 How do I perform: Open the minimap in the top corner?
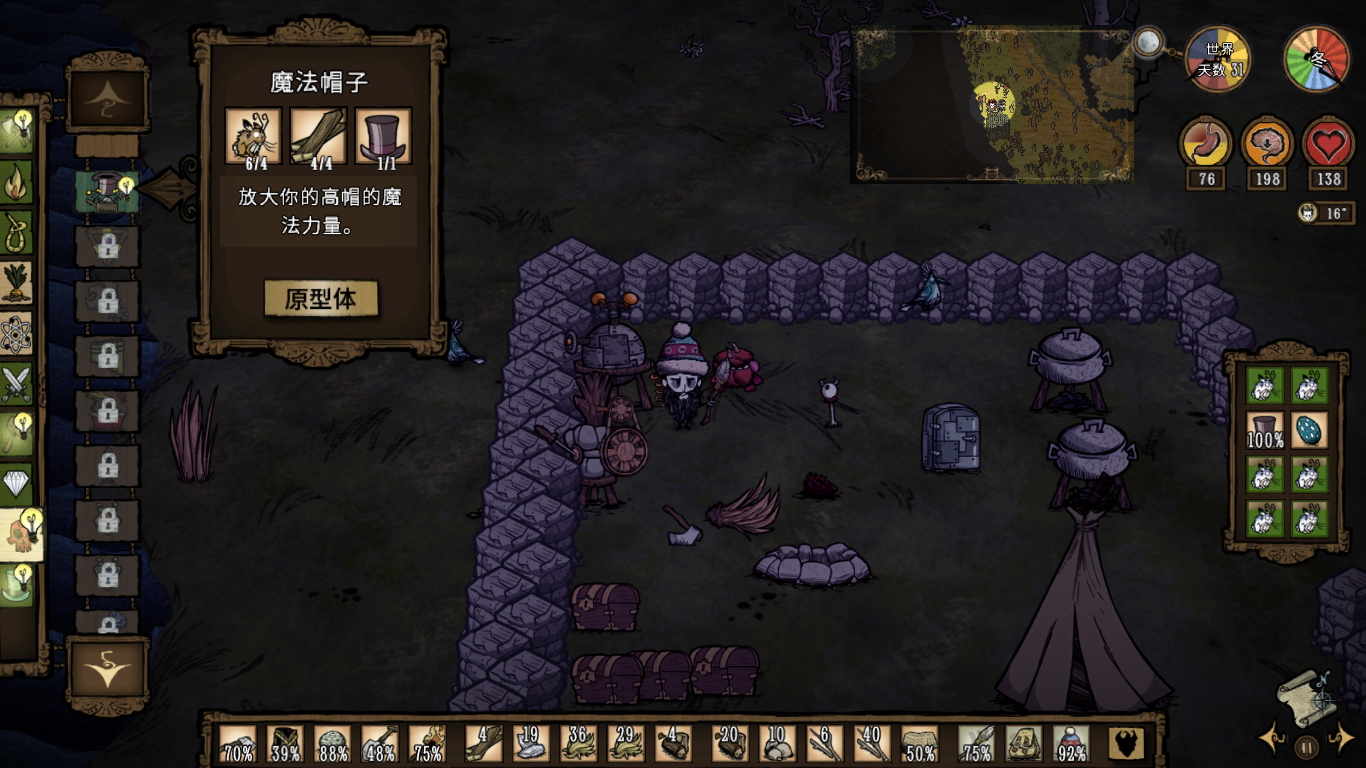pyautogui.click(x=992, y=105)
